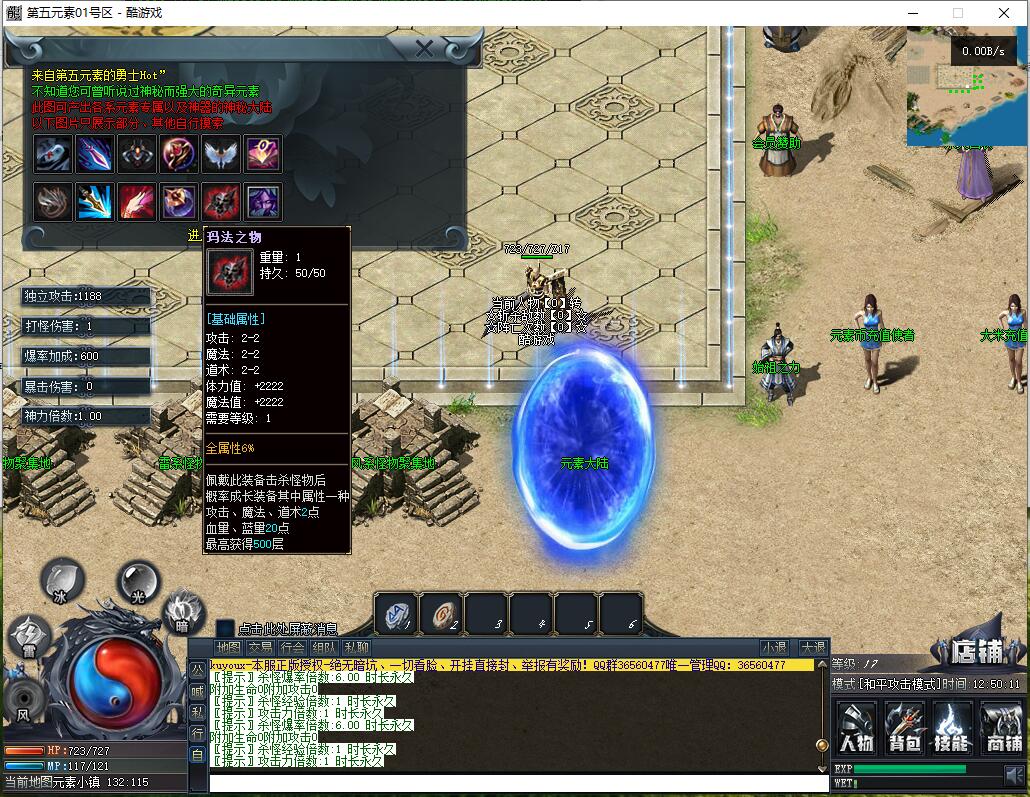Open the 商铺 shop button
This screenshot has height=797, width=1030.
coord(1001,727)
